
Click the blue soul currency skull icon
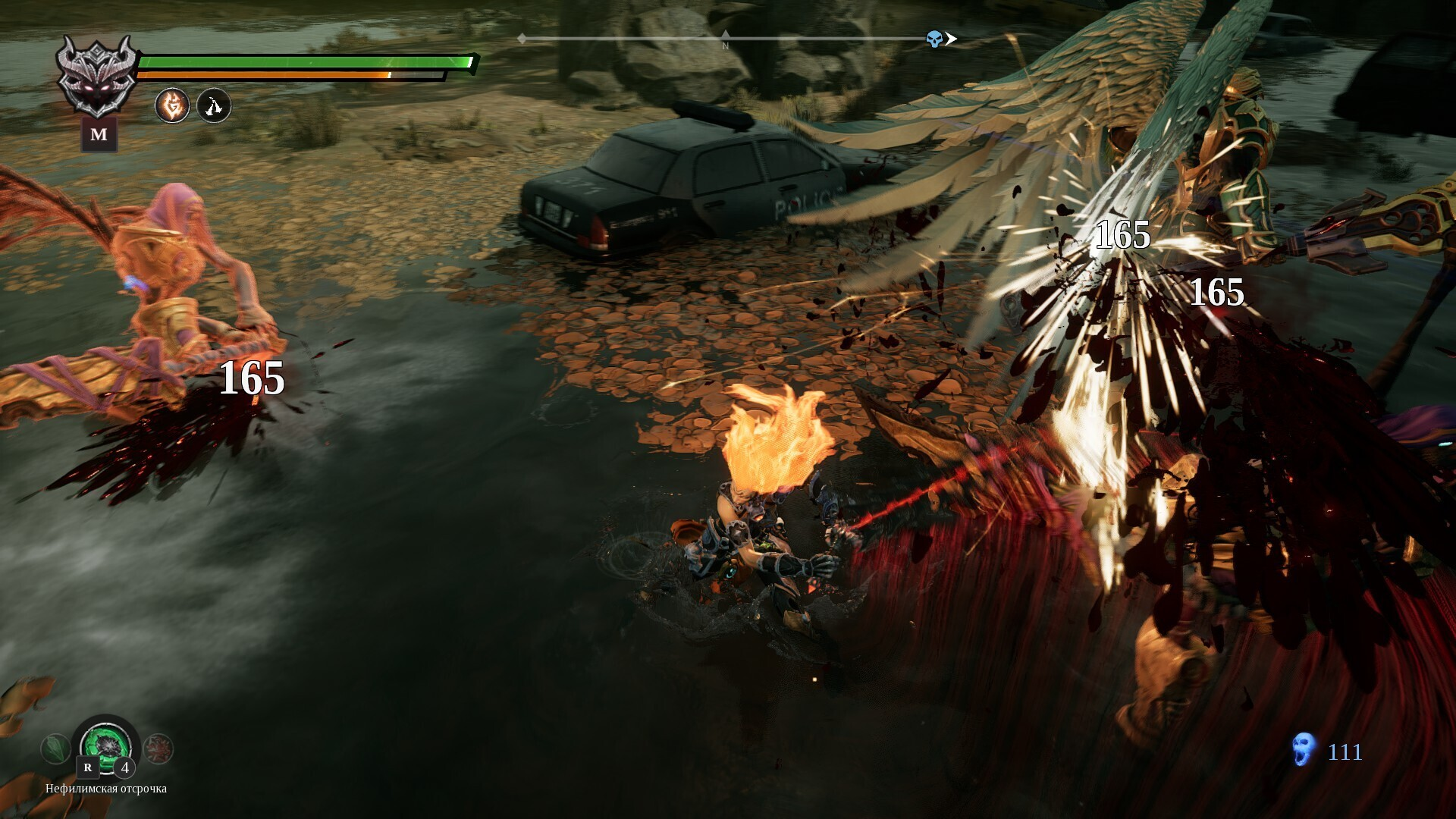coord(1303,749)
